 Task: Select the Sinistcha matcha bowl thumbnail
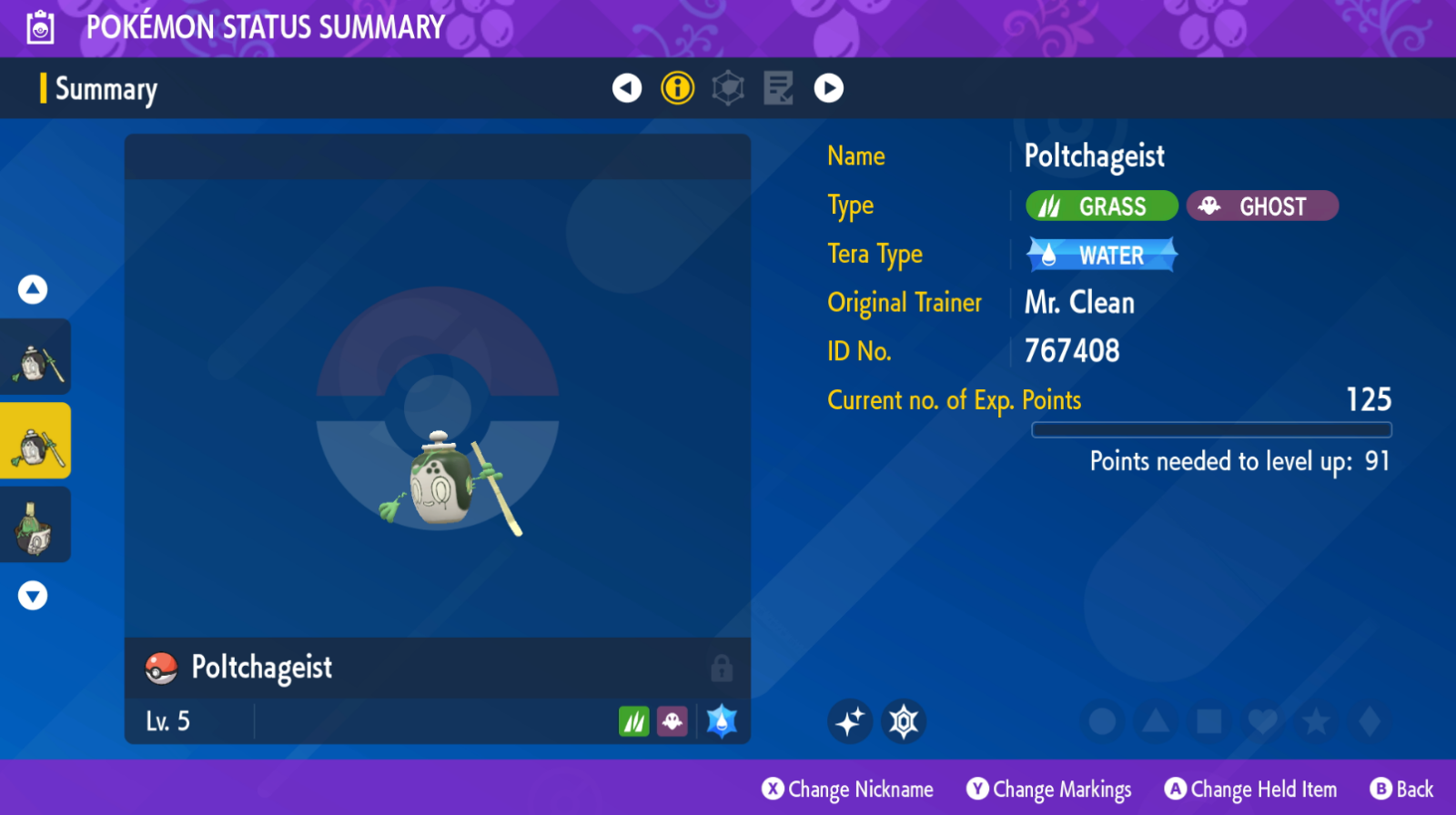coord(35,525)
